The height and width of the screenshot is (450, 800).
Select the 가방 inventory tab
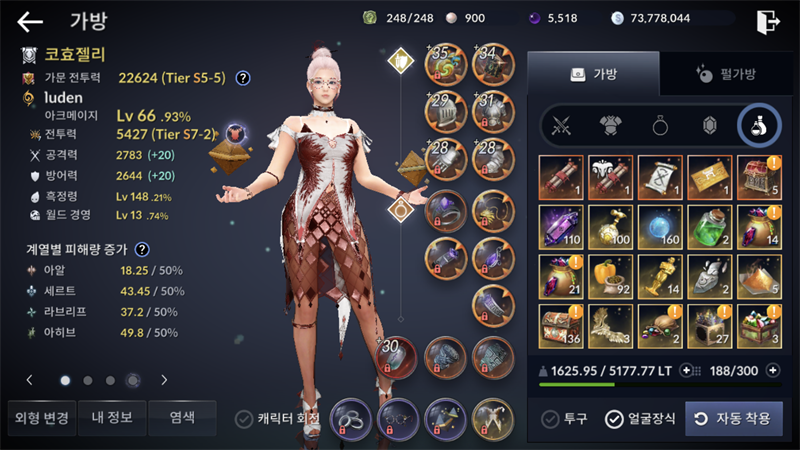point(593,74)
